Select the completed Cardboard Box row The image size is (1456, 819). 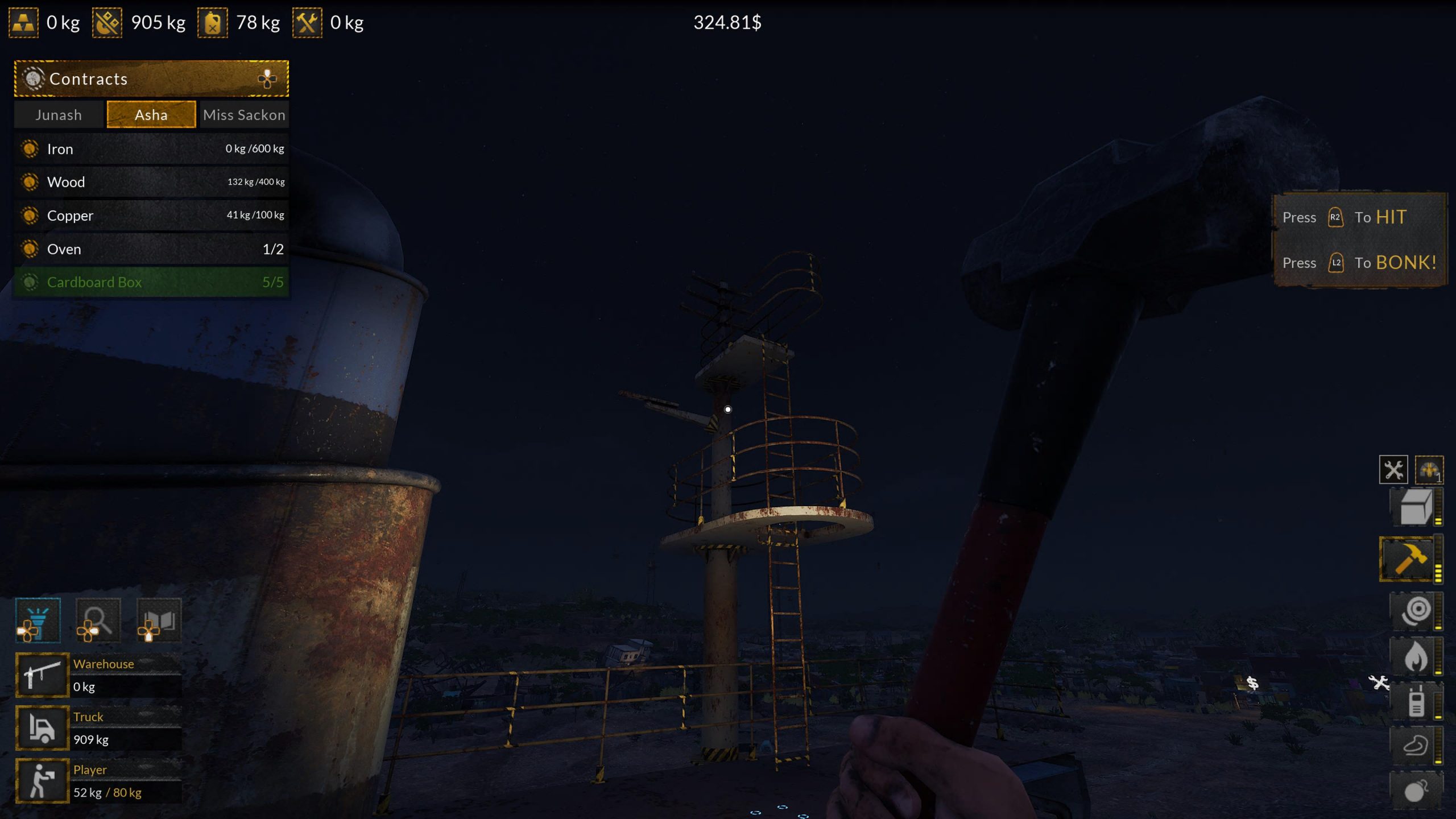(151, 282)
